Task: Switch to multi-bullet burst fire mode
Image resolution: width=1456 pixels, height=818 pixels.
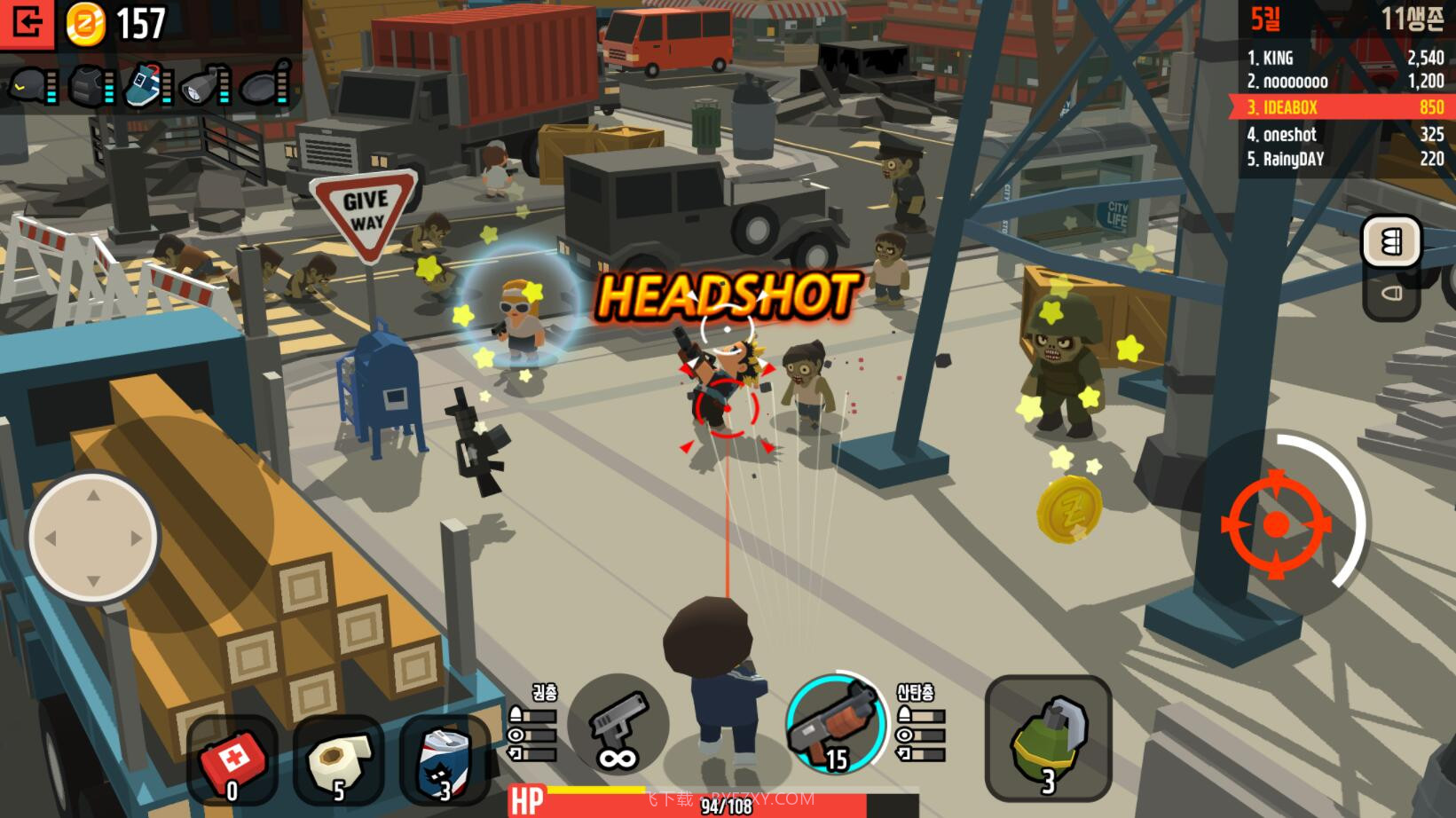Action: point(1391,241)
